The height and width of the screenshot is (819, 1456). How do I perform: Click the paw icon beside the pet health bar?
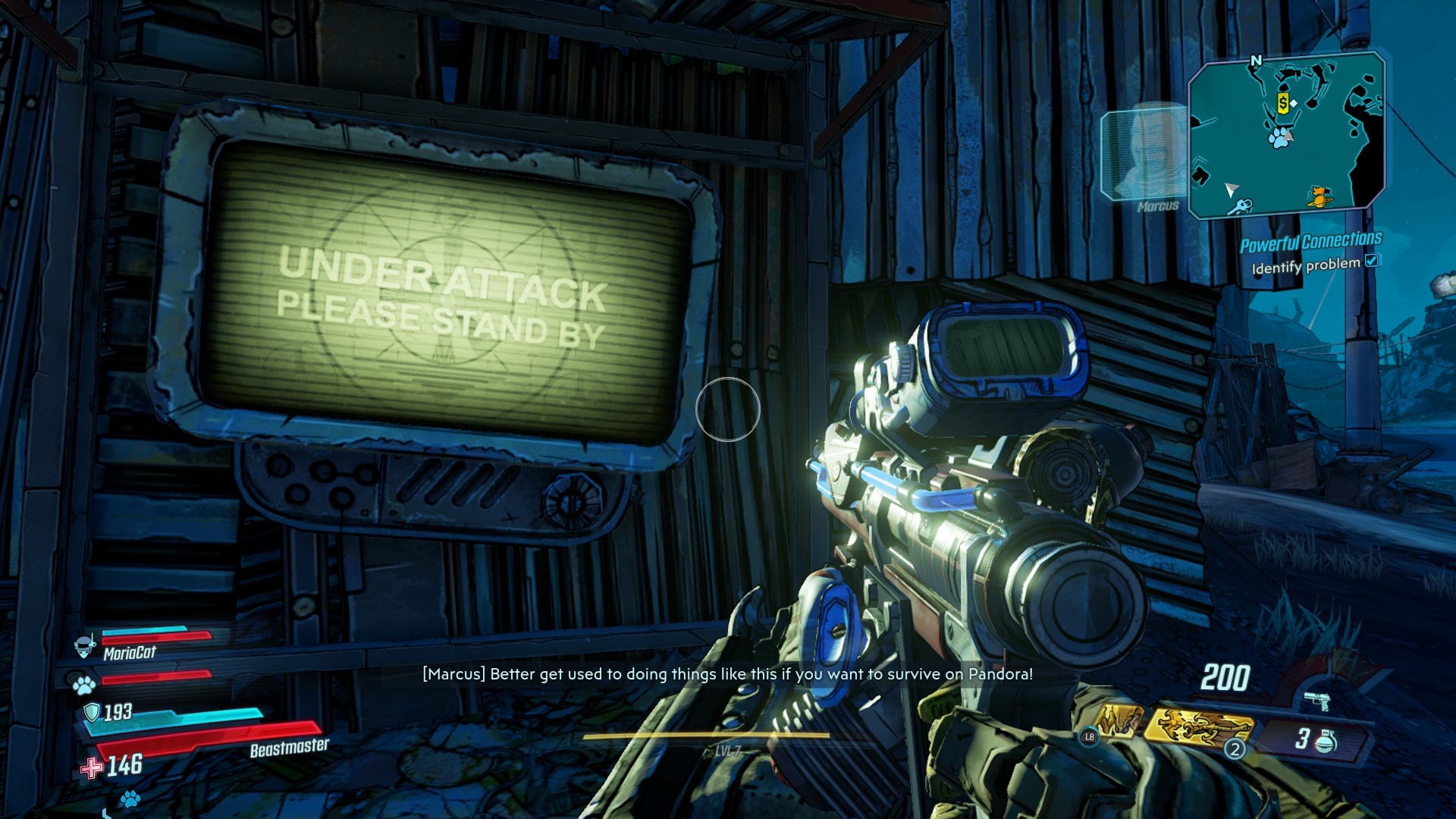(83, 686)
